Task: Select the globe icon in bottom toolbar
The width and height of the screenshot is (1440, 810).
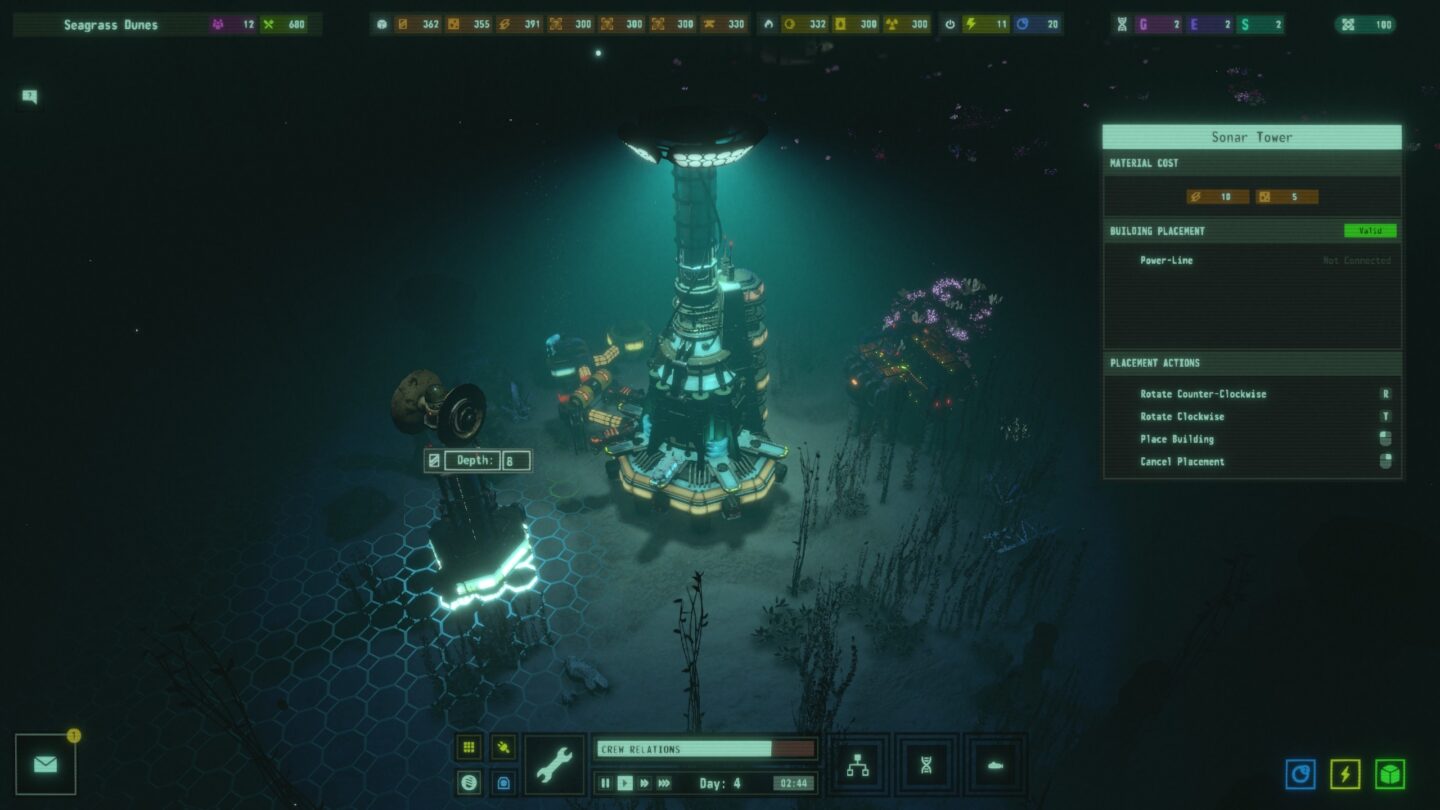Action: coord(469,783)
